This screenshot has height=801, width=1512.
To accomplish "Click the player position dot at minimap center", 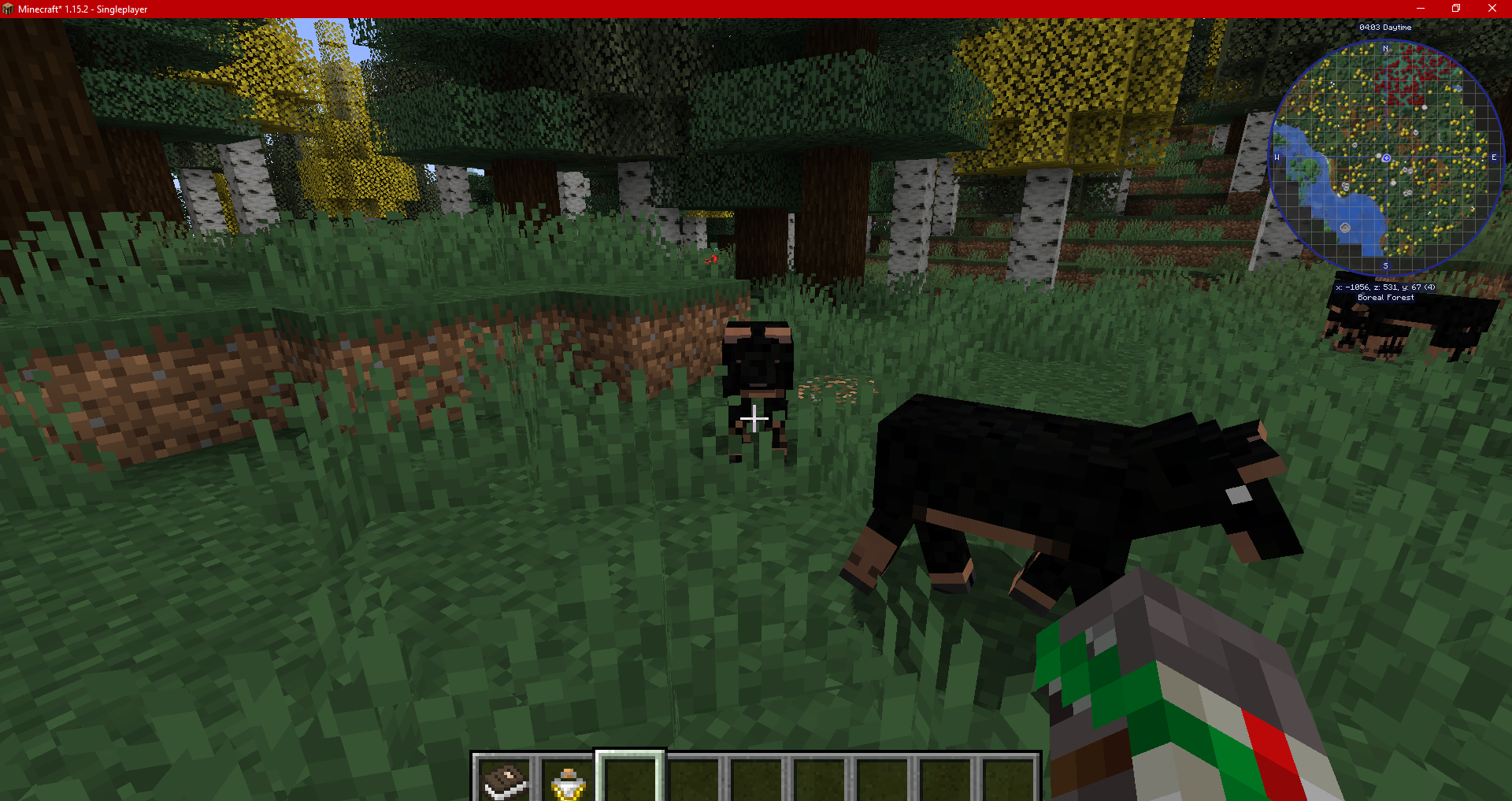I will click(x=1385, y=157).
